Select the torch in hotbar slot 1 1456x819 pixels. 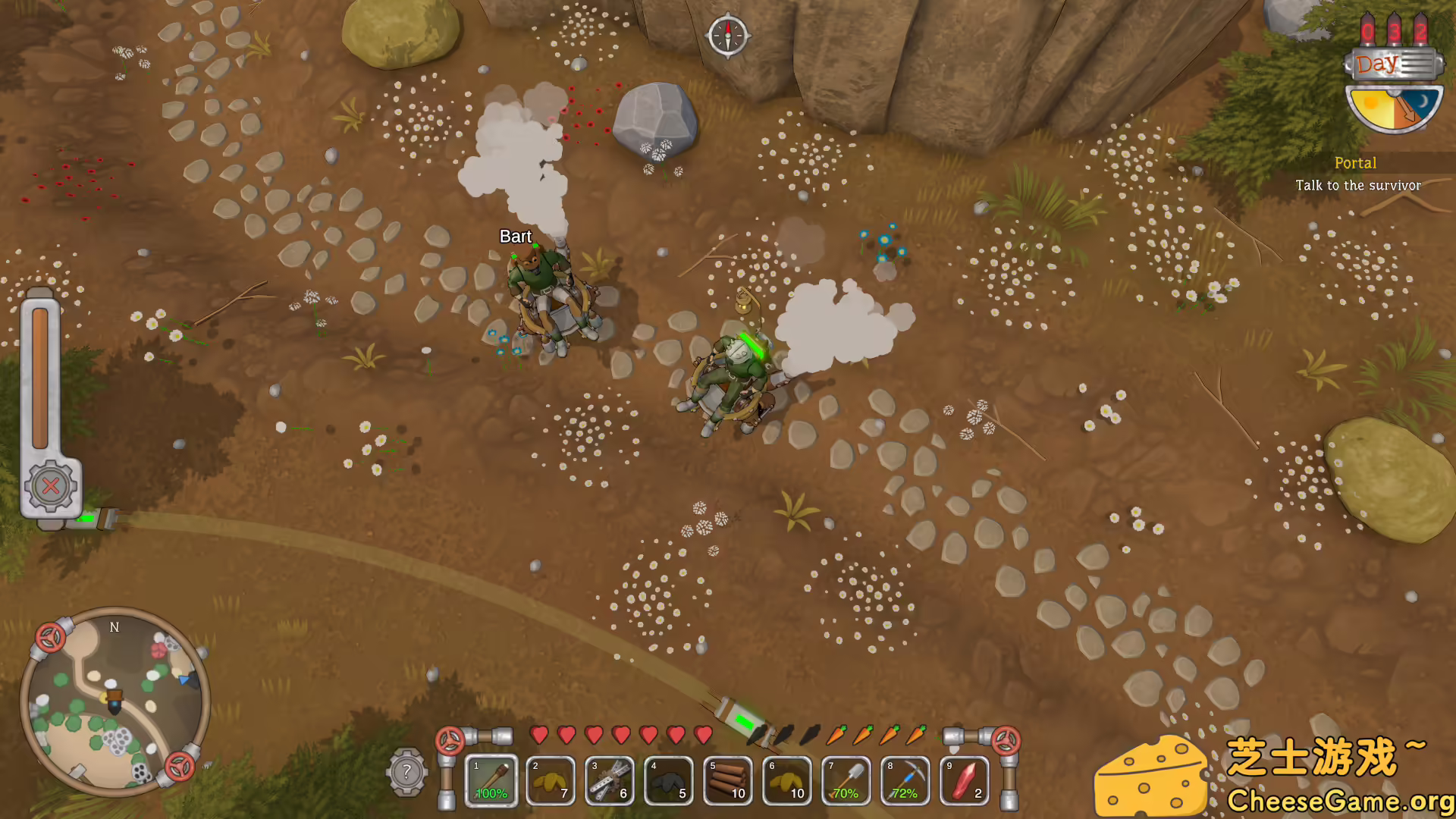491,781
